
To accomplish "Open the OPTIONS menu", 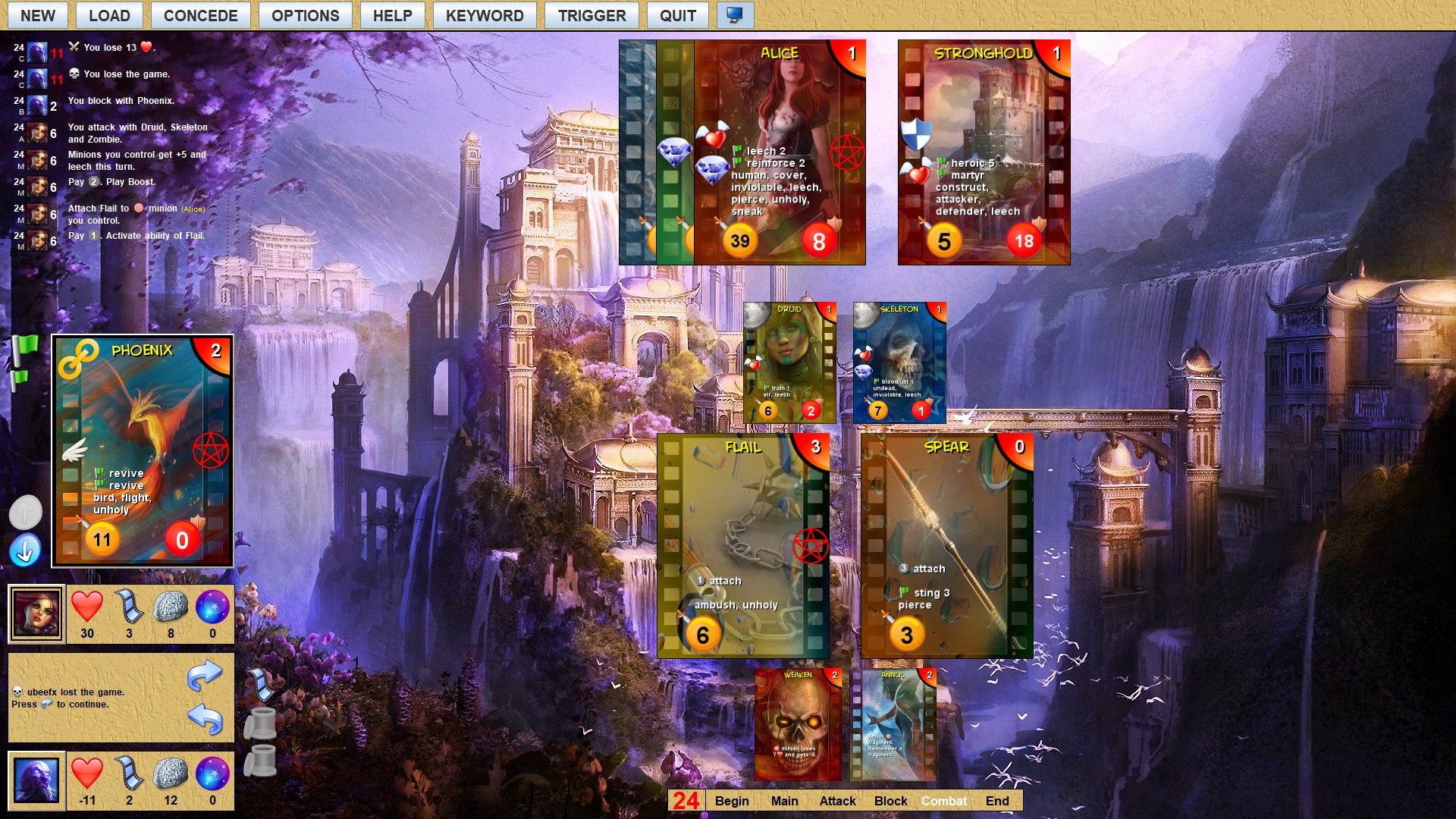I will (x=305, y=16).
